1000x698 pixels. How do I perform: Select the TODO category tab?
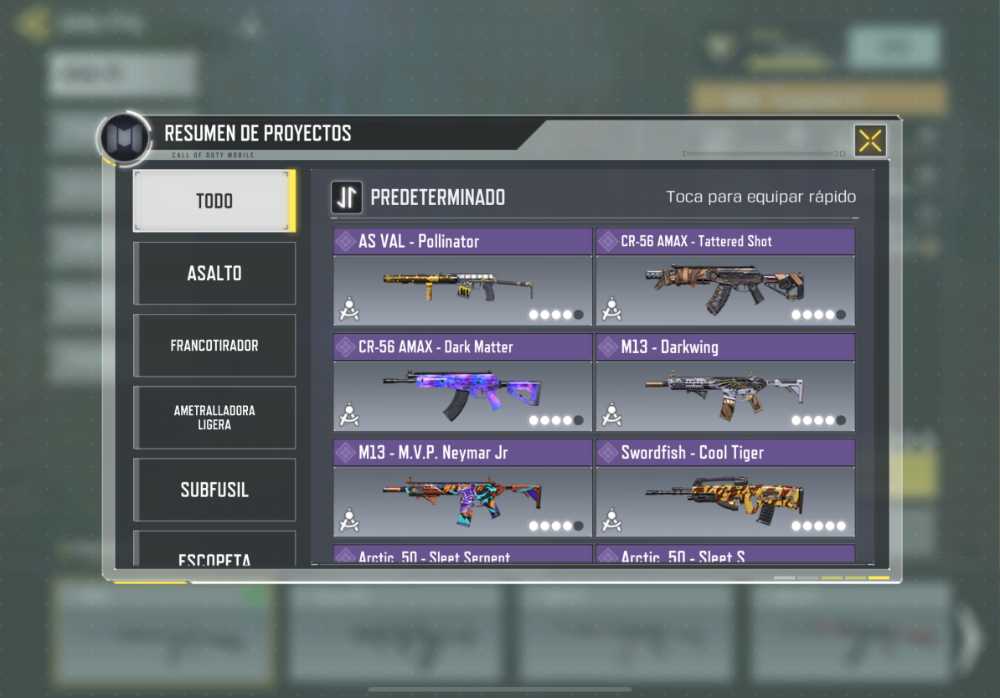(x=214, y=201)
